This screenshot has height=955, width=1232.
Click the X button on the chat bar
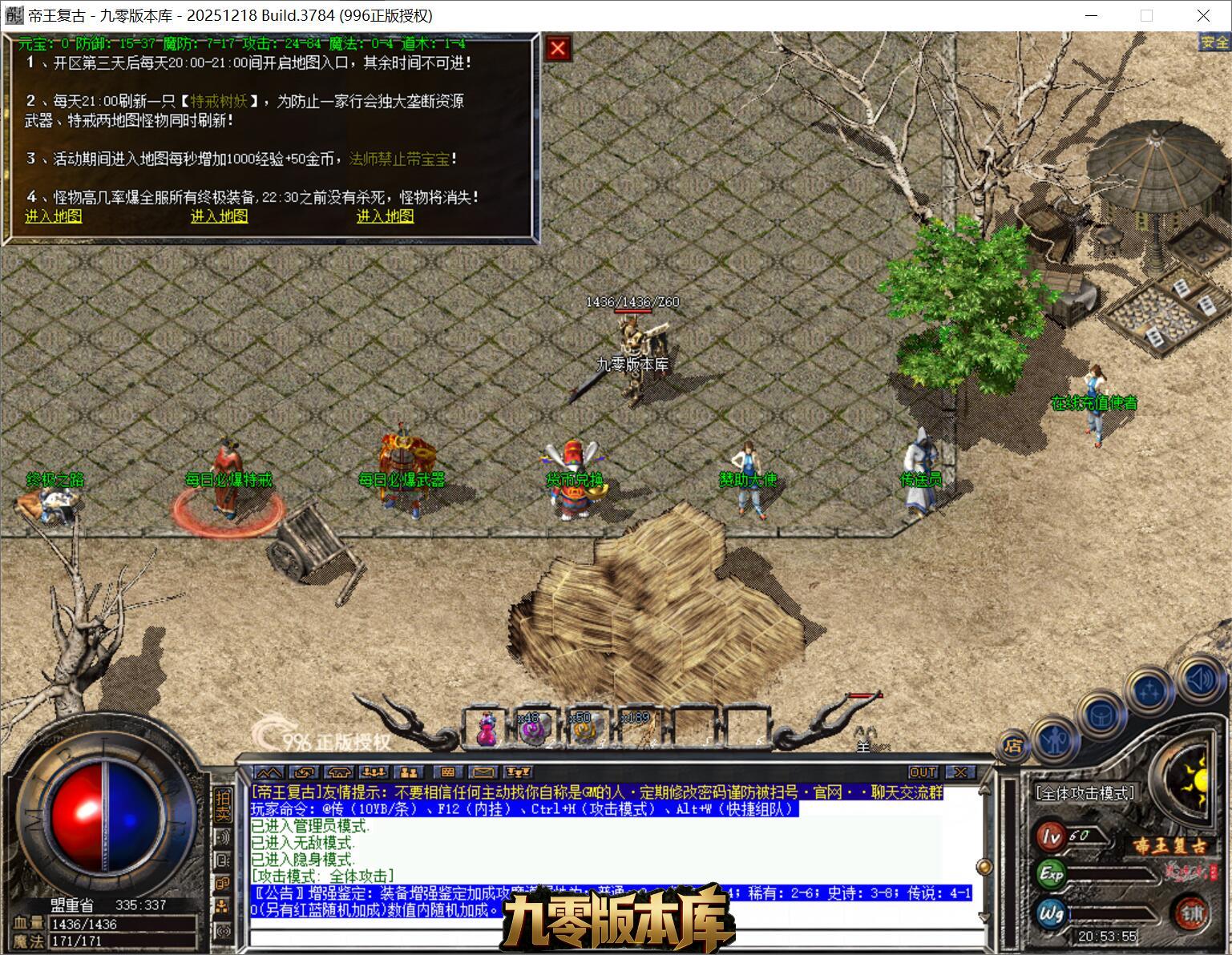(960, 772)
